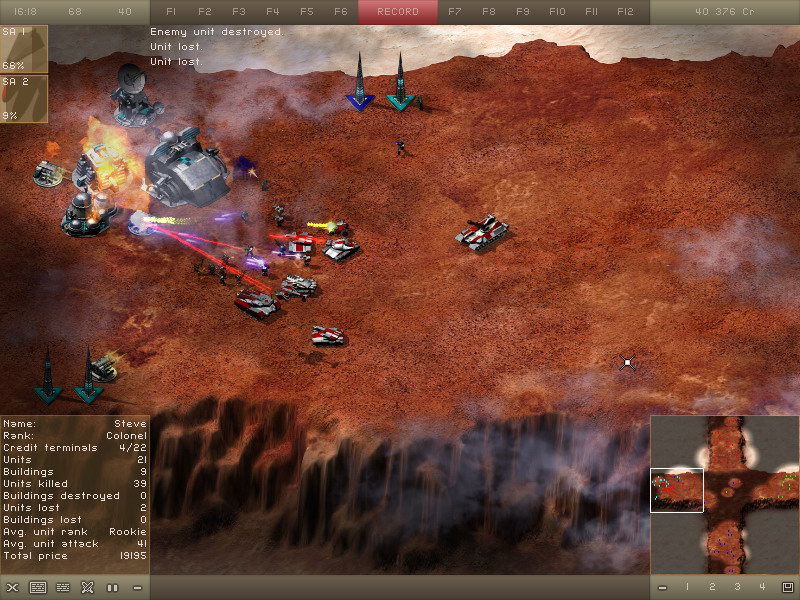The image size is (800, 600).
Task: Choose the F6 button in the top bar
Action: (x=341, y=12)
